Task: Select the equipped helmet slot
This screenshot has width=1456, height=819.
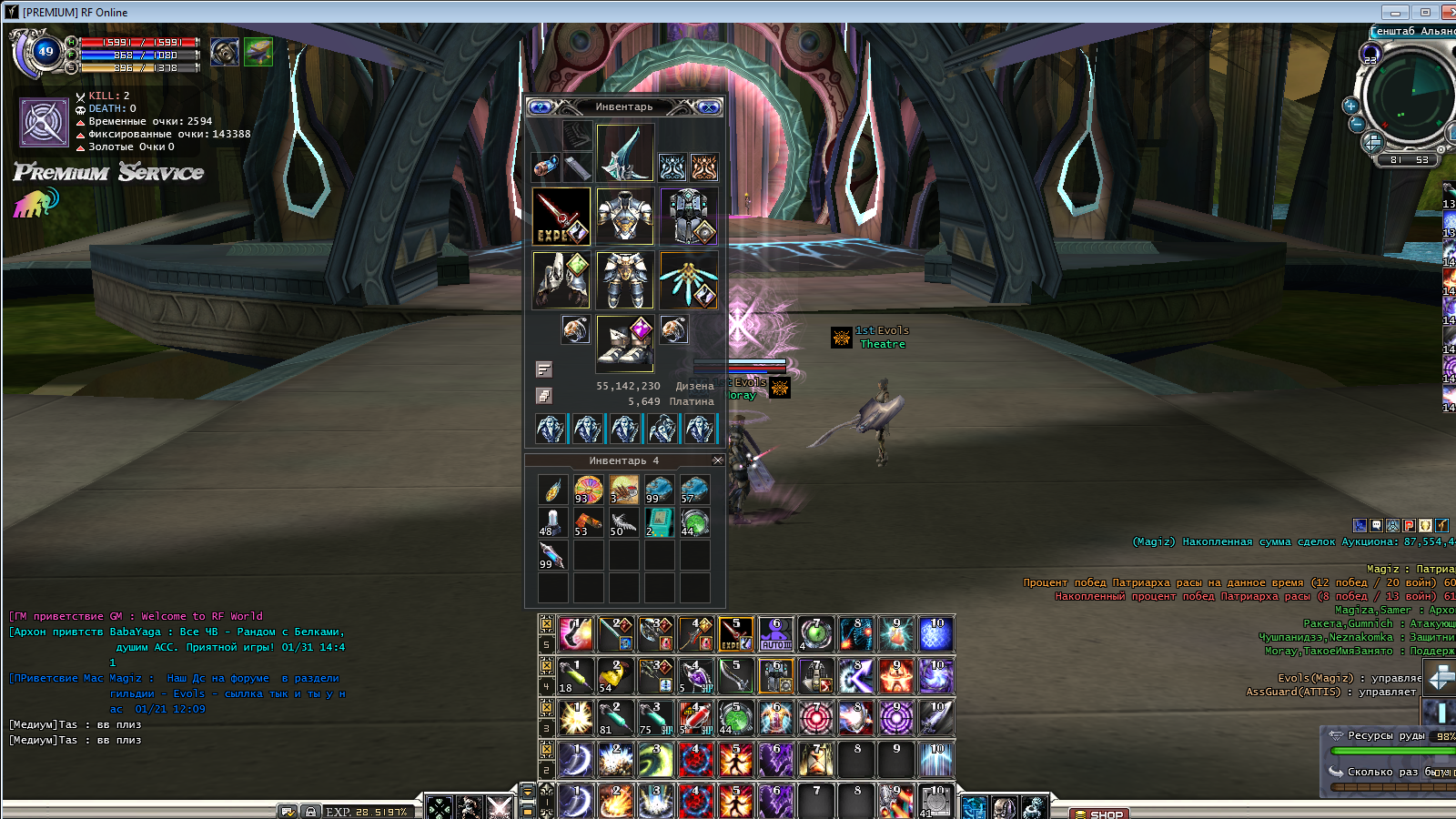Action: click(x=625, y=152)
